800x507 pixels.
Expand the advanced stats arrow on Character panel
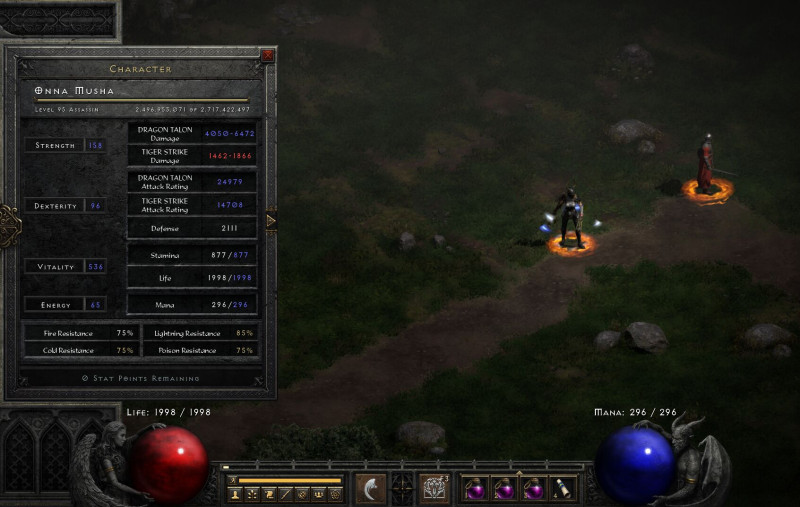[x=270, y=221]
